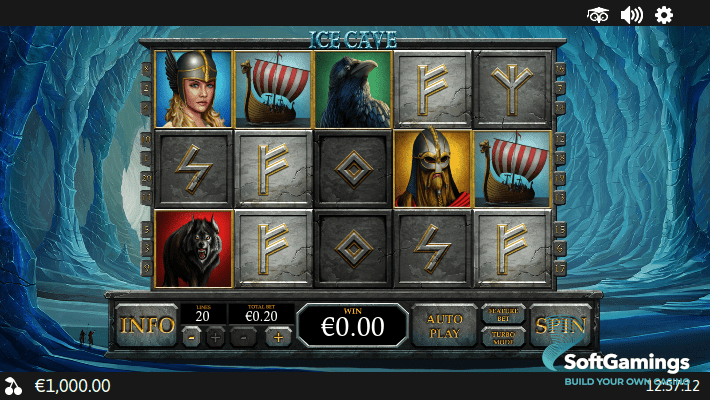Increase the number of lines
This screenshot has width=710, height=400.
[216, 337]
